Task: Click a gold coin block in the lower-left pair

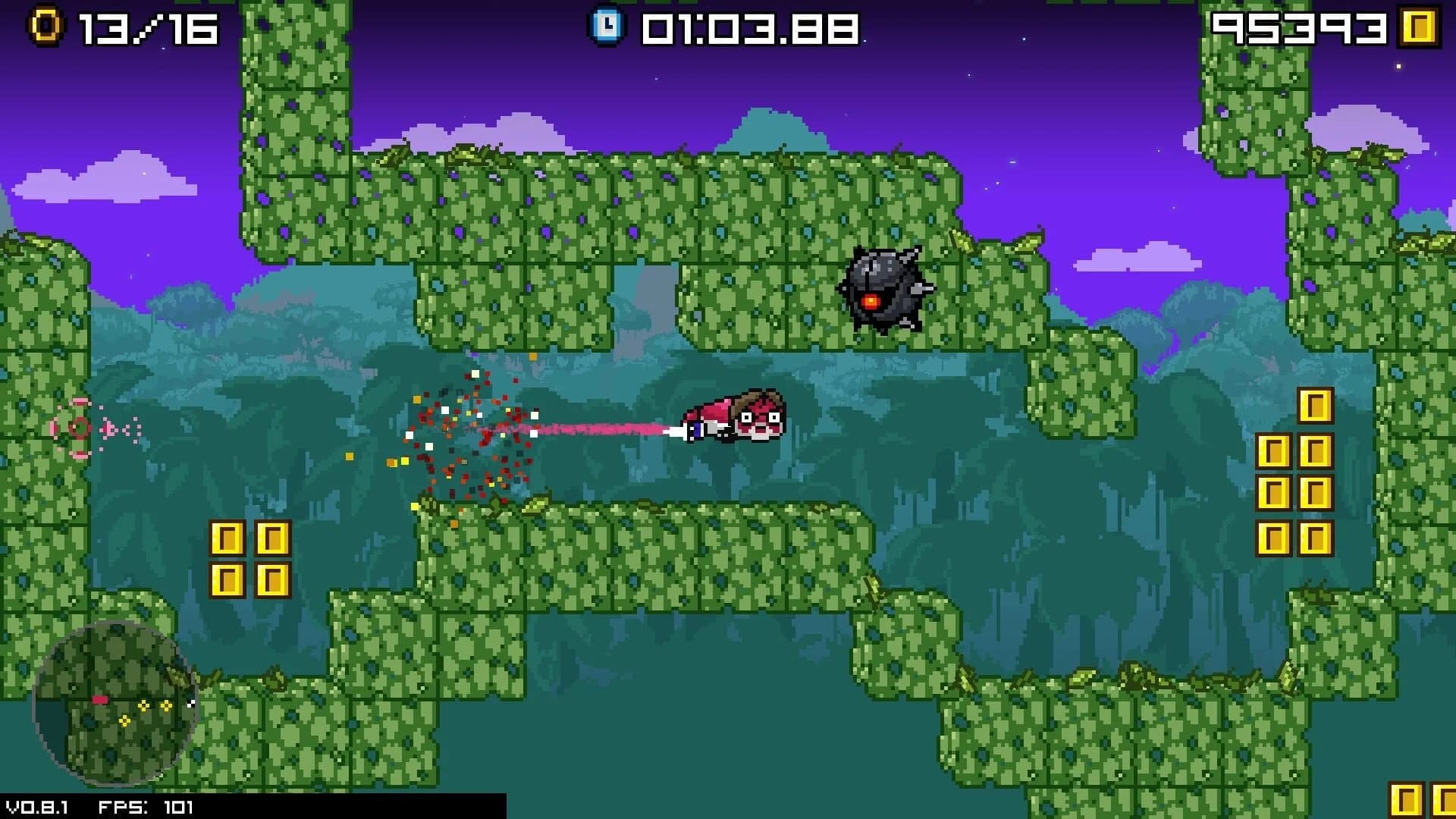Action: (227, 537)
